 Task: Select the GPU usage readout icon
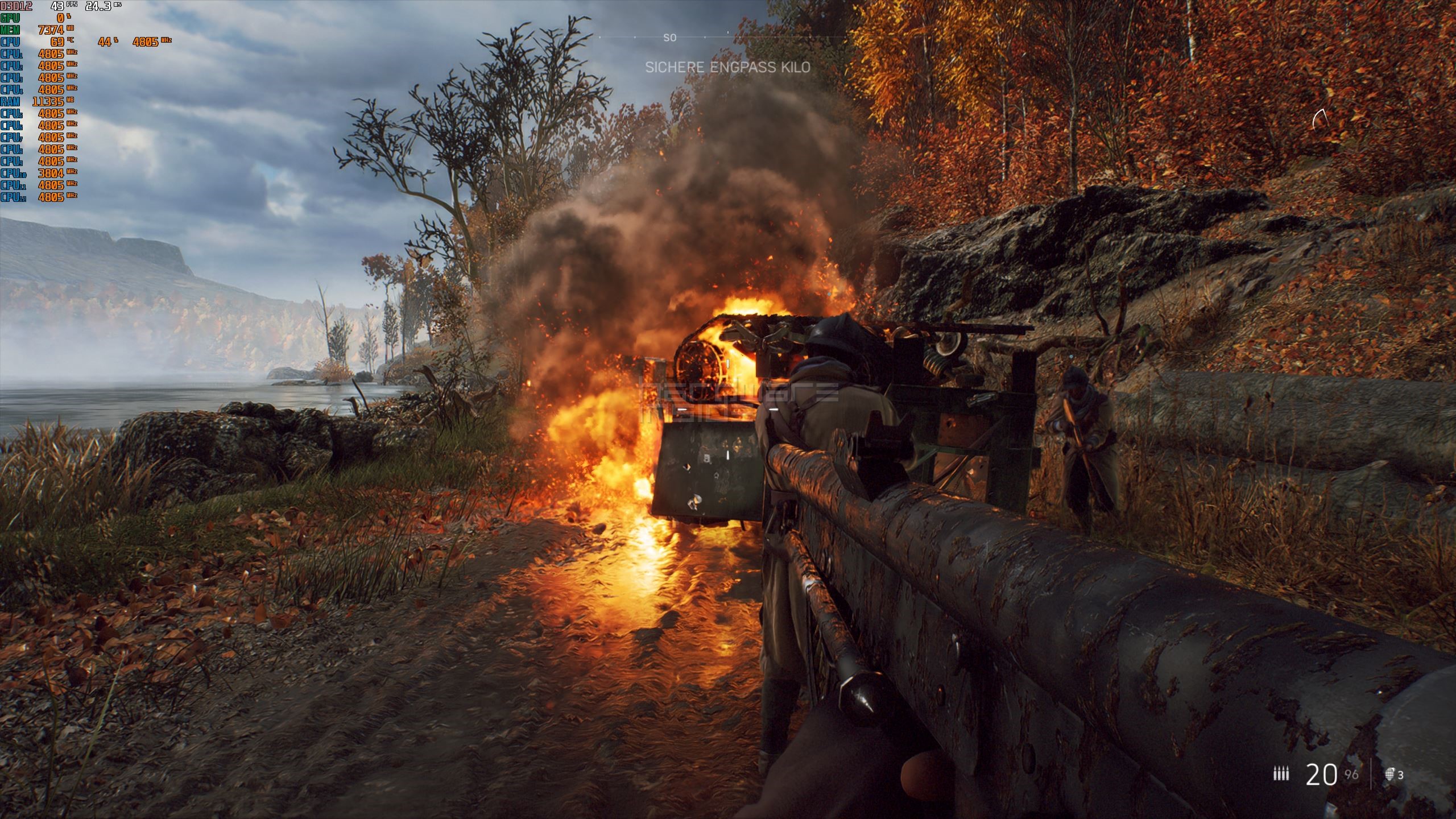pyautogui.click(x=11, y=18)
